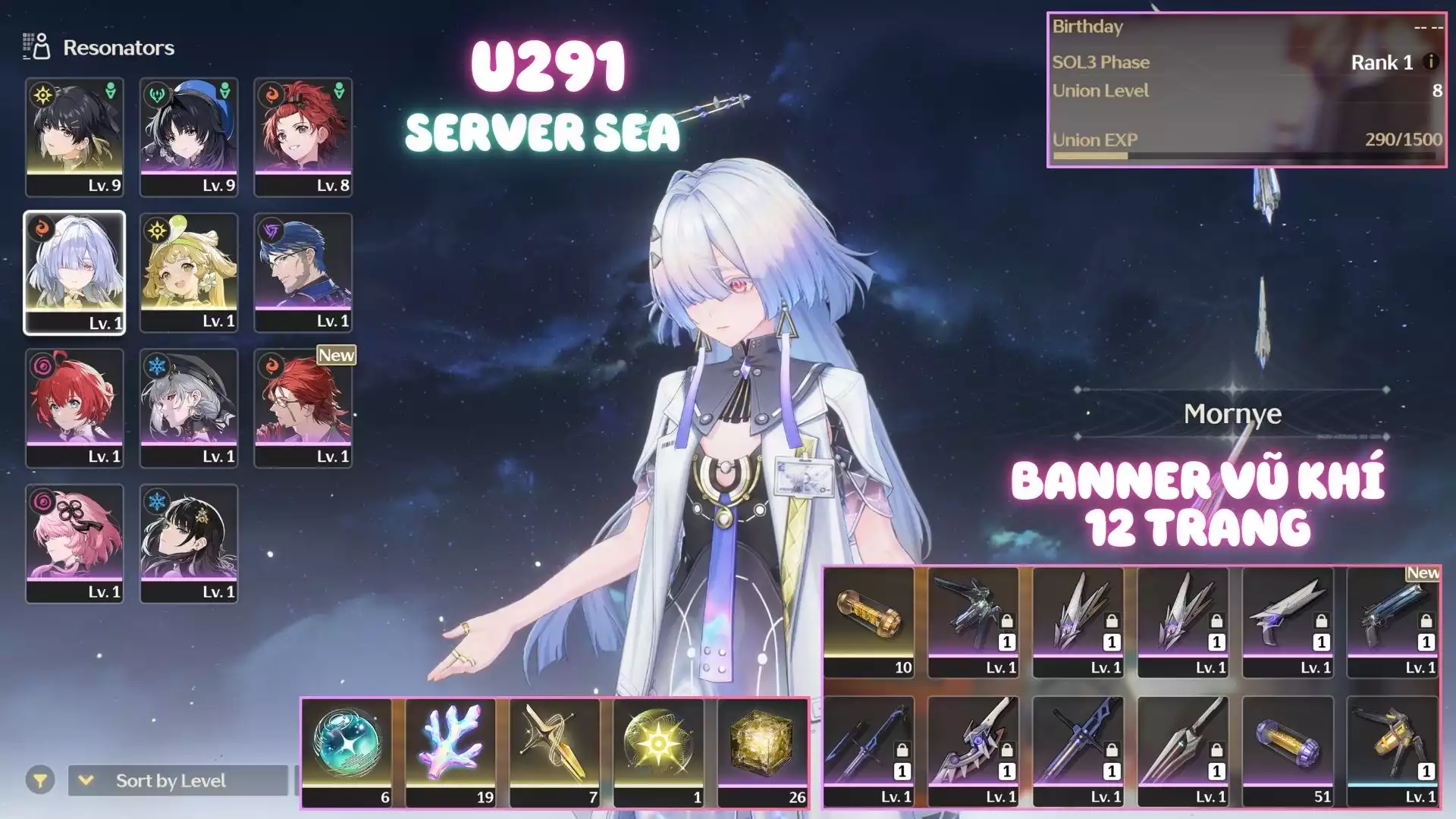
Task: Pick the gray-haired resonator with black hat
Action: pos(189,407)
